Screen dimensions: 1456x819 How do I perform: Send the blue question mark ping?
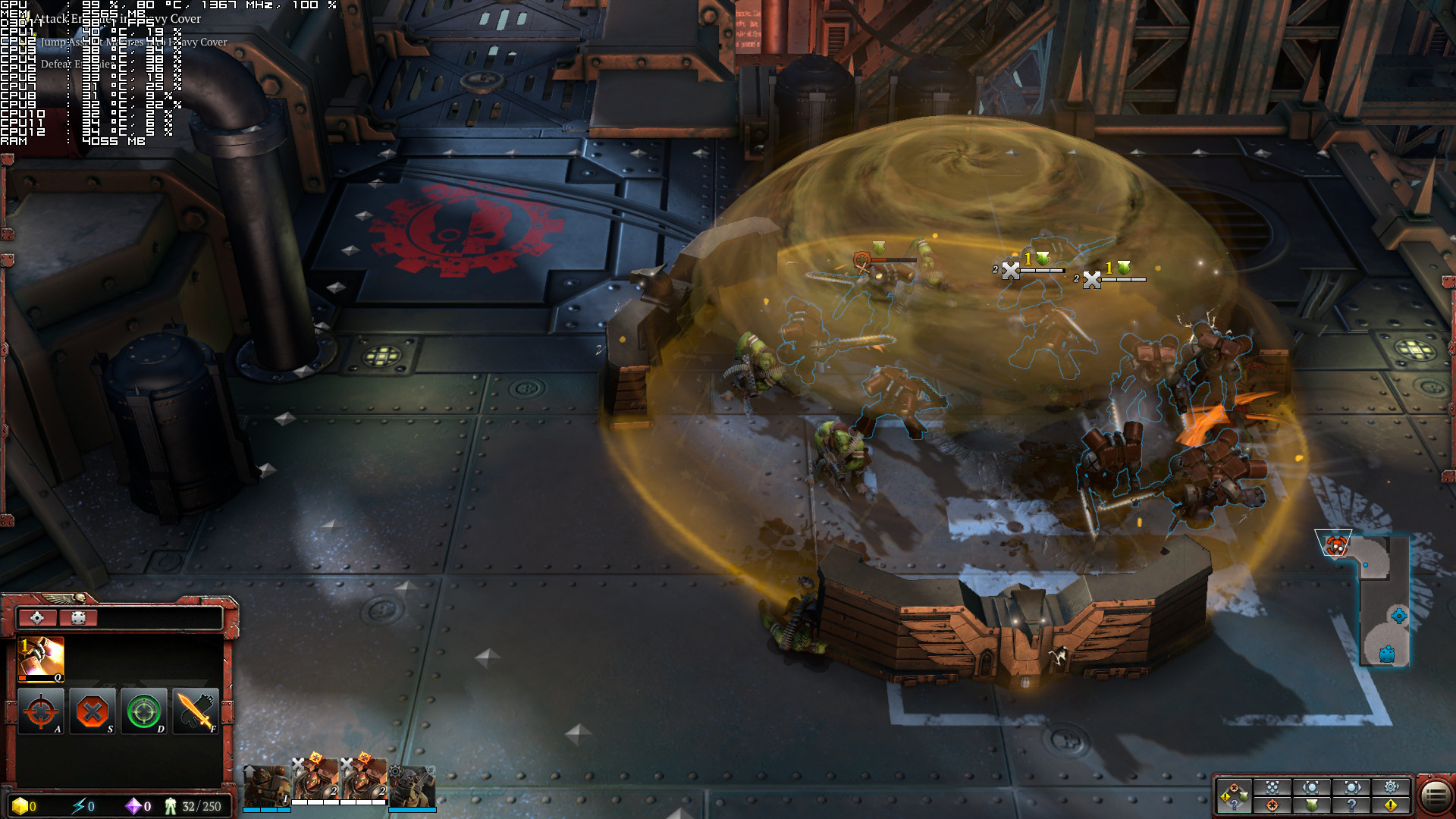1351,805
